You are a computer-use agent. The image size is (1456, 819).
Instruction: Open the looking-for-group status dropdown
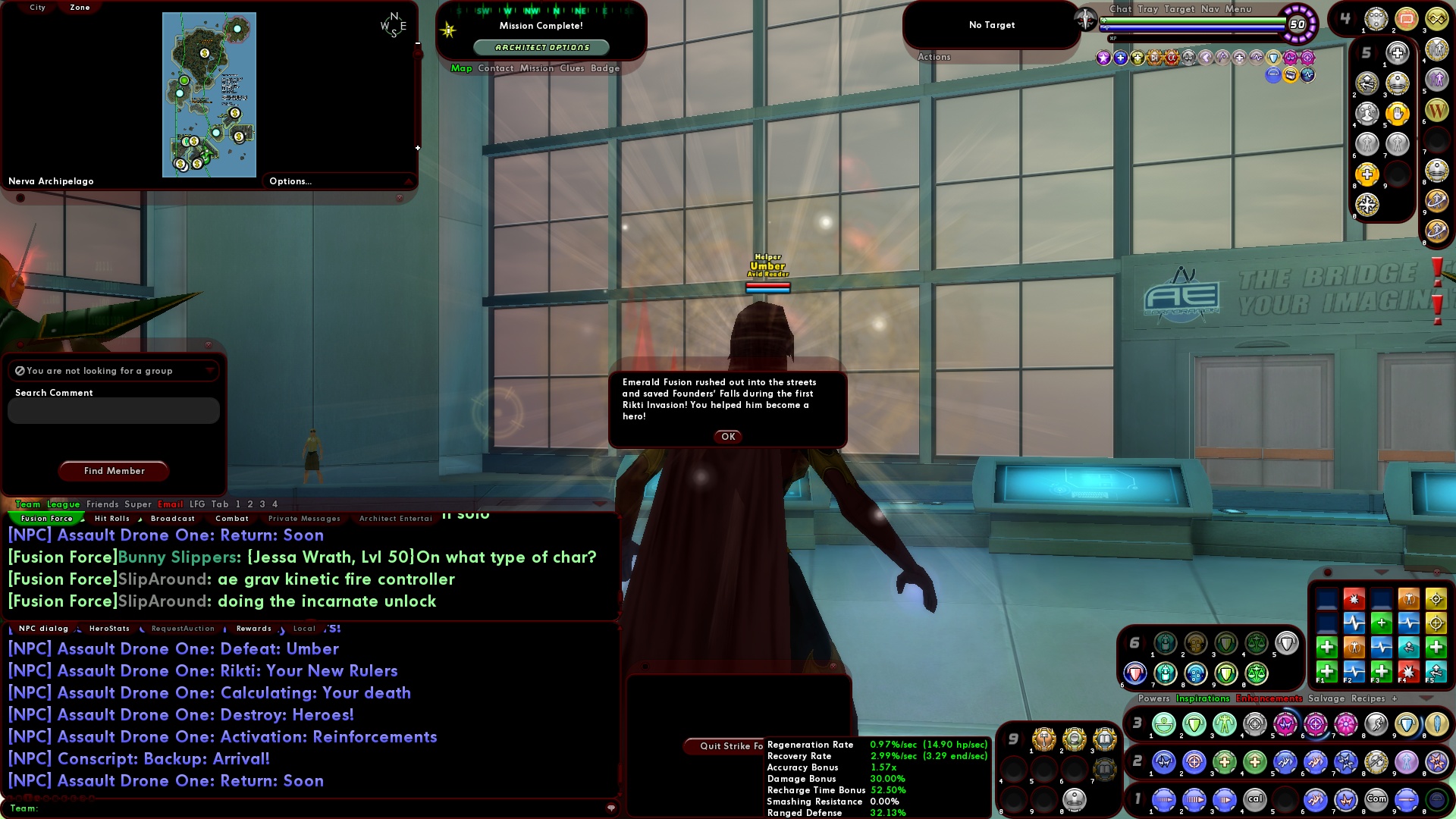(x=210, y=371)
